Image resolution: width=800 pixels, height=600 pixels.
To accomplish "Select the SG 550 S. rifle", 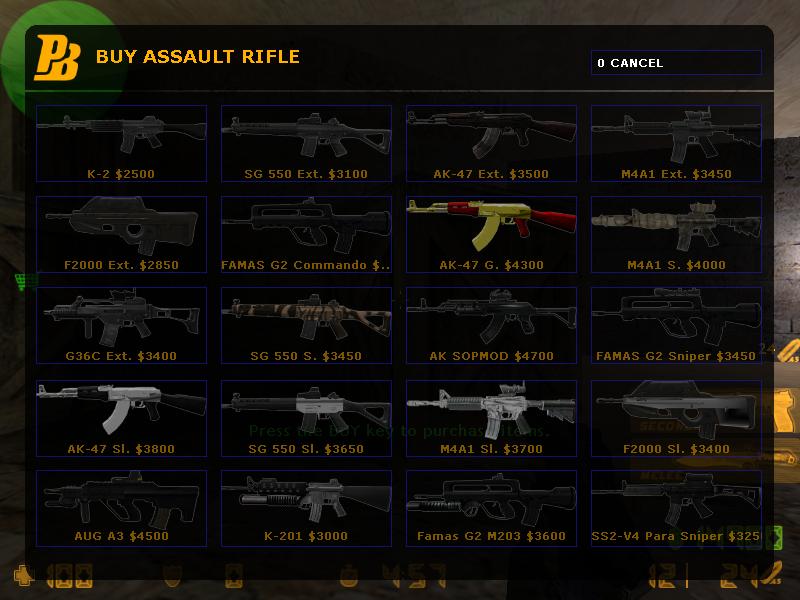I will click(x=306, y=325).
